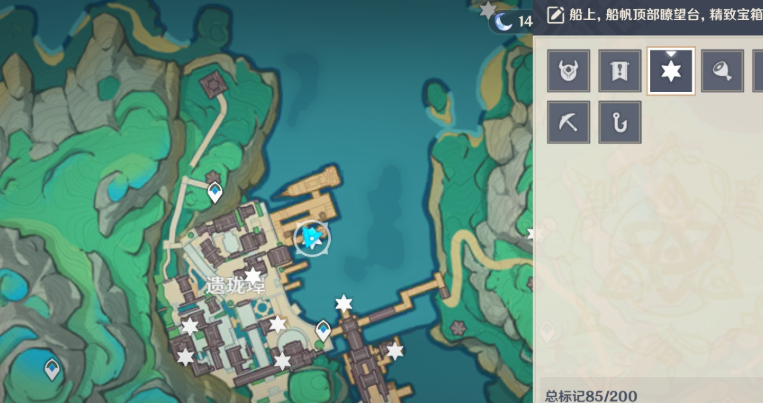Select the fishing hook marker icon

pyautogui.click(x=620, y=123)
